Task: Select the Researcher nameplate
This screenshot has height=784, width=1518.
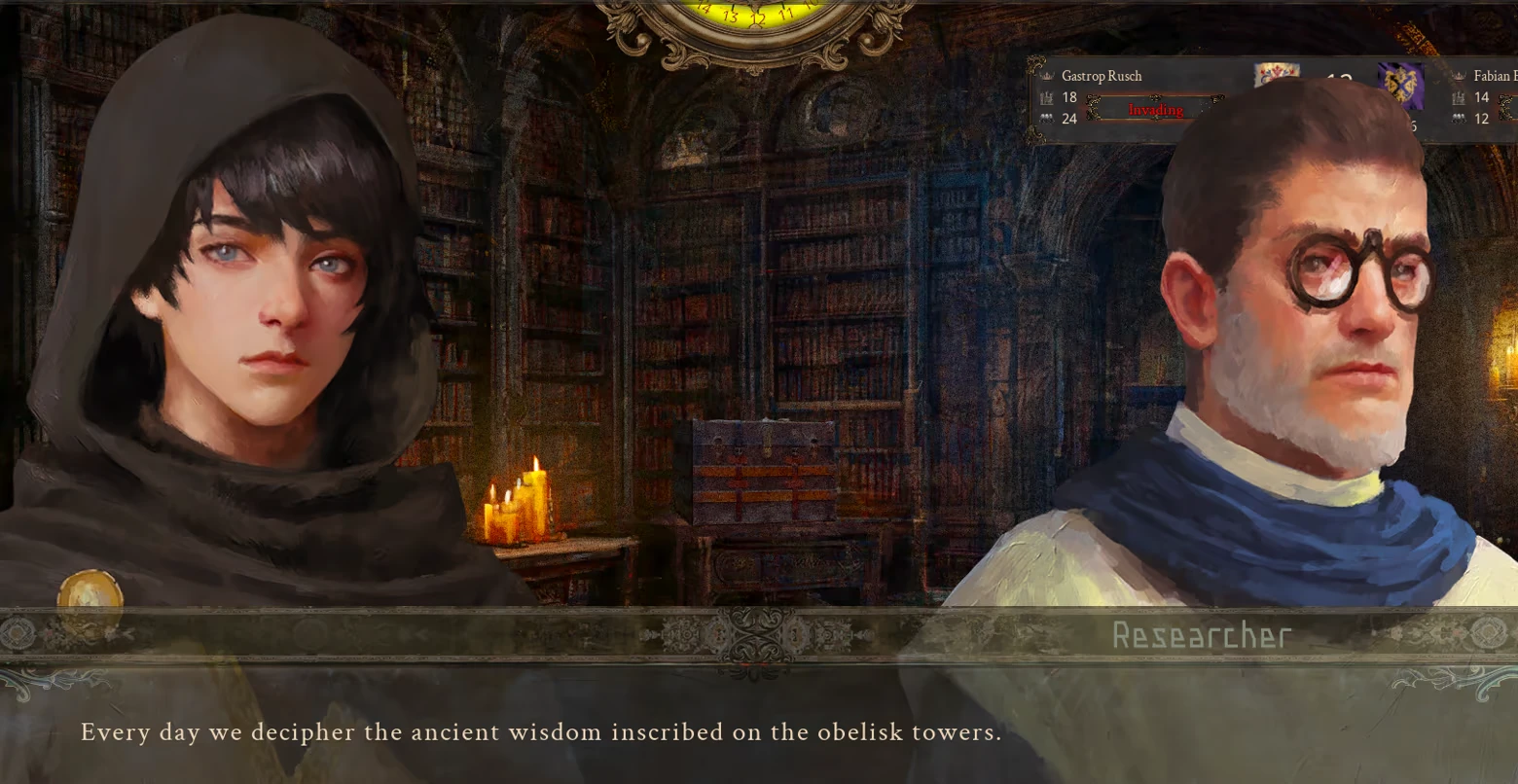Action: 1201,637
